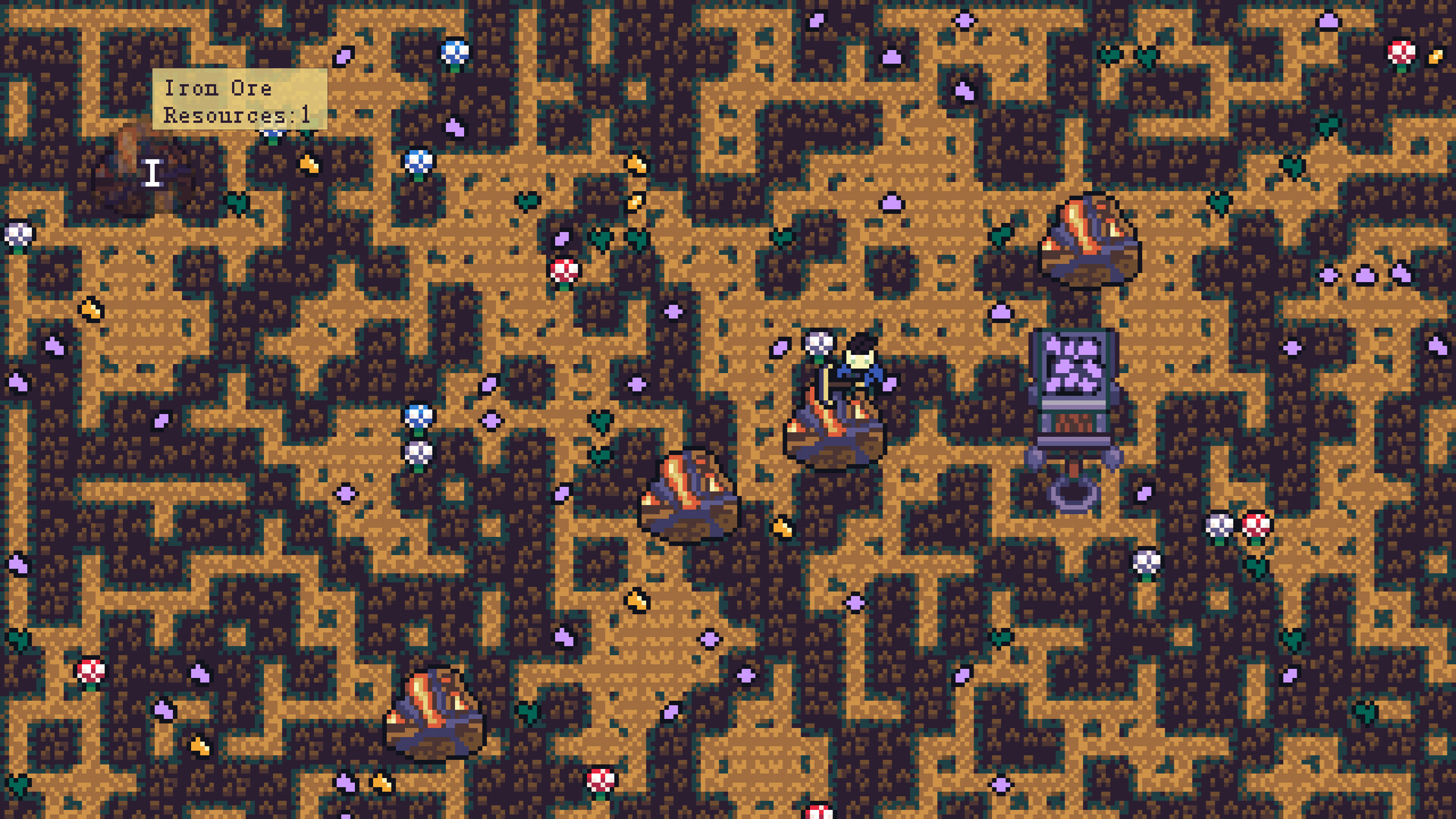
Task: Click the gold nugget below the tooltip
Action: click(309, 163)
